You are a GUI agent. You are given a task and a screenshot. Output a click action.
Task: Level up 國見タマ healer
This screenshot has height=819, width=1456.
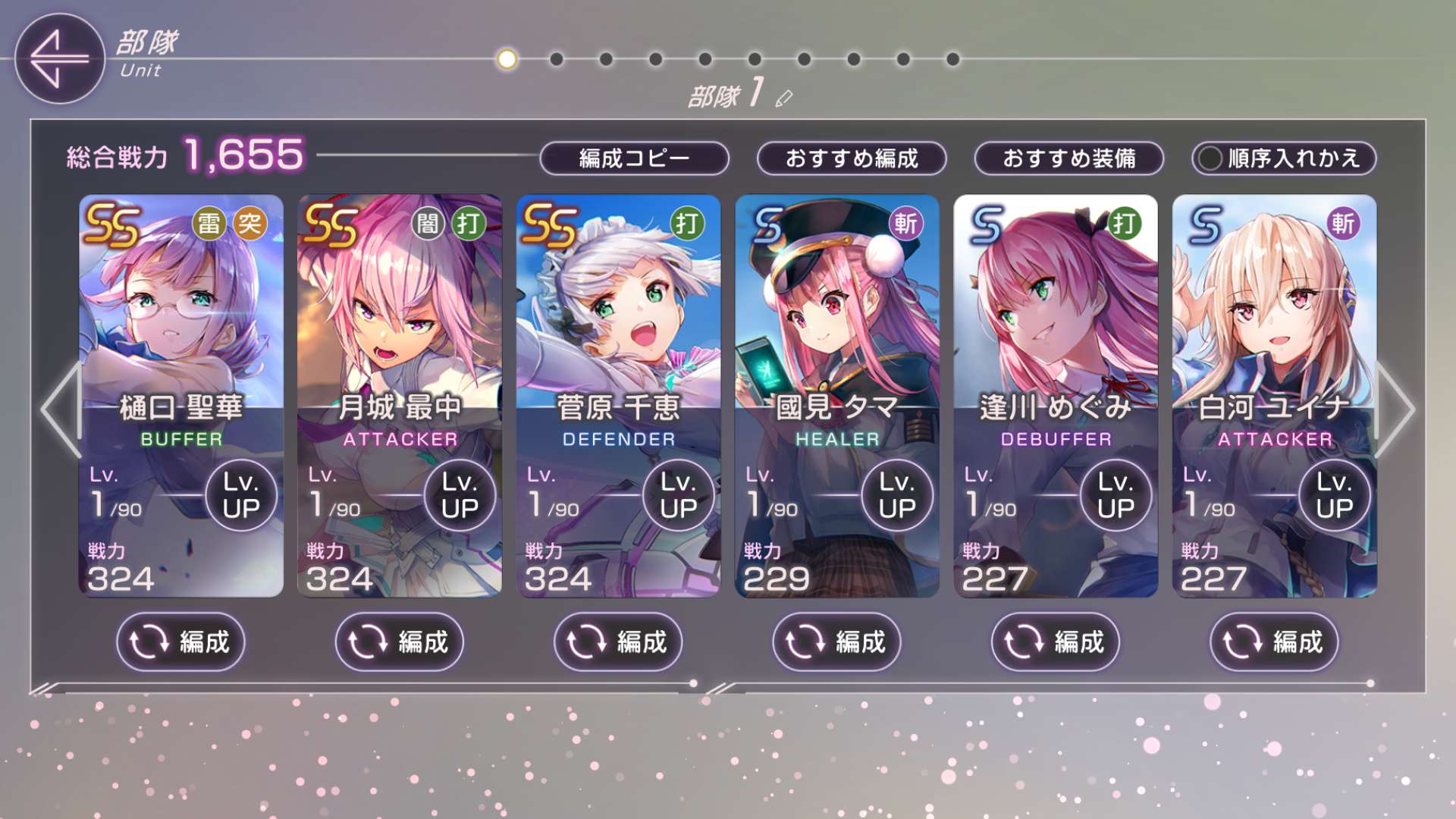pyautogui.click(x=897, y=495)
